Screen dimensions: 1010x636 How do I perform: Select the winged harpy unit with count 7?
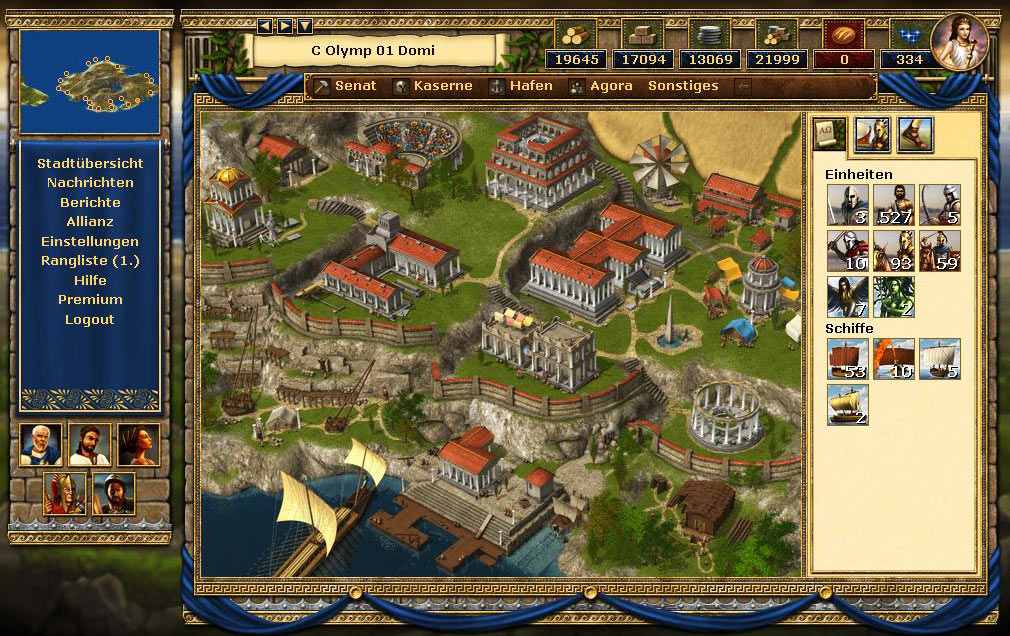tap(846, 297)
